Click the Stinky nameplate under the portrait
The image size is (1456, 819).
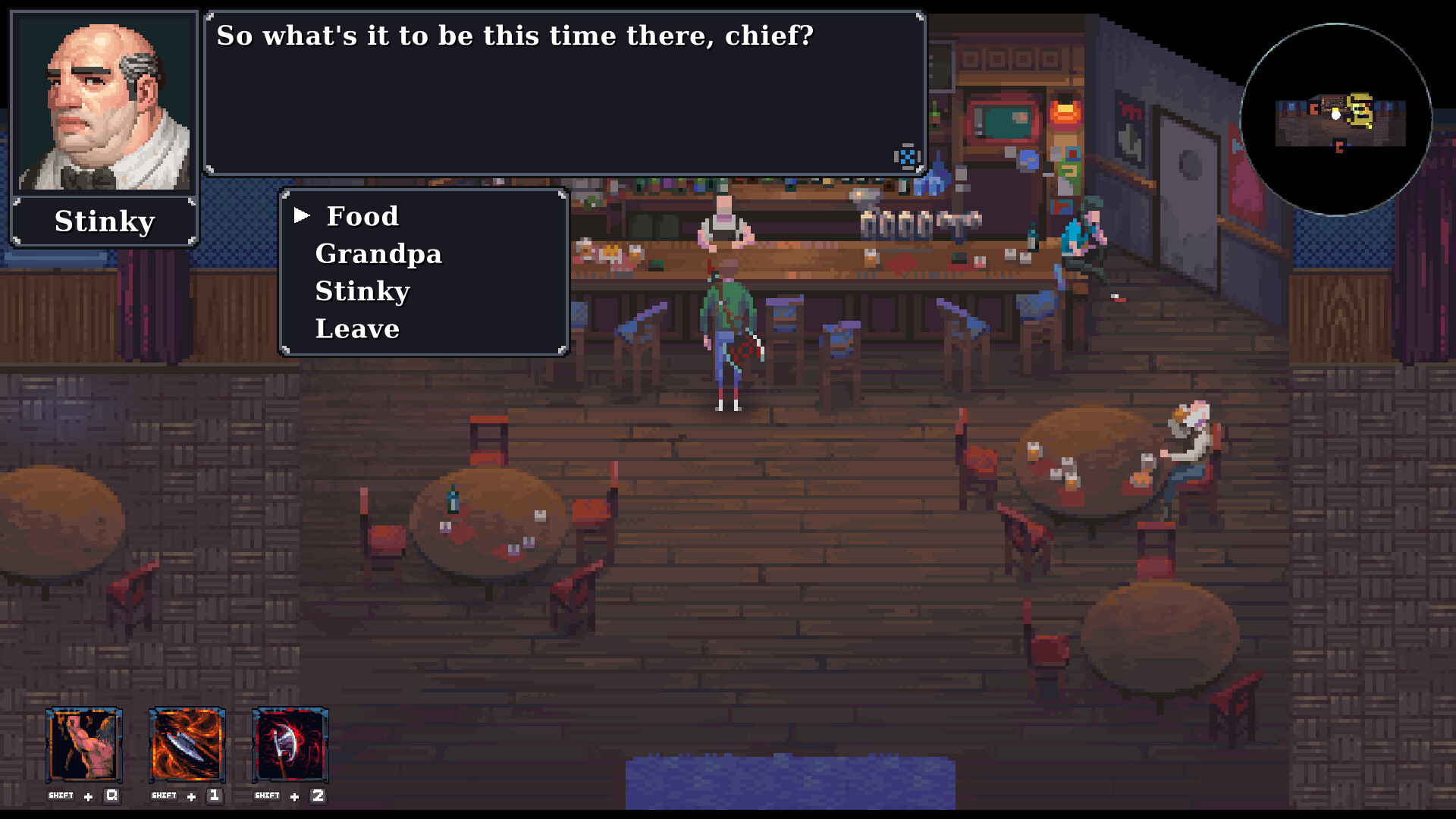(104, 221)
